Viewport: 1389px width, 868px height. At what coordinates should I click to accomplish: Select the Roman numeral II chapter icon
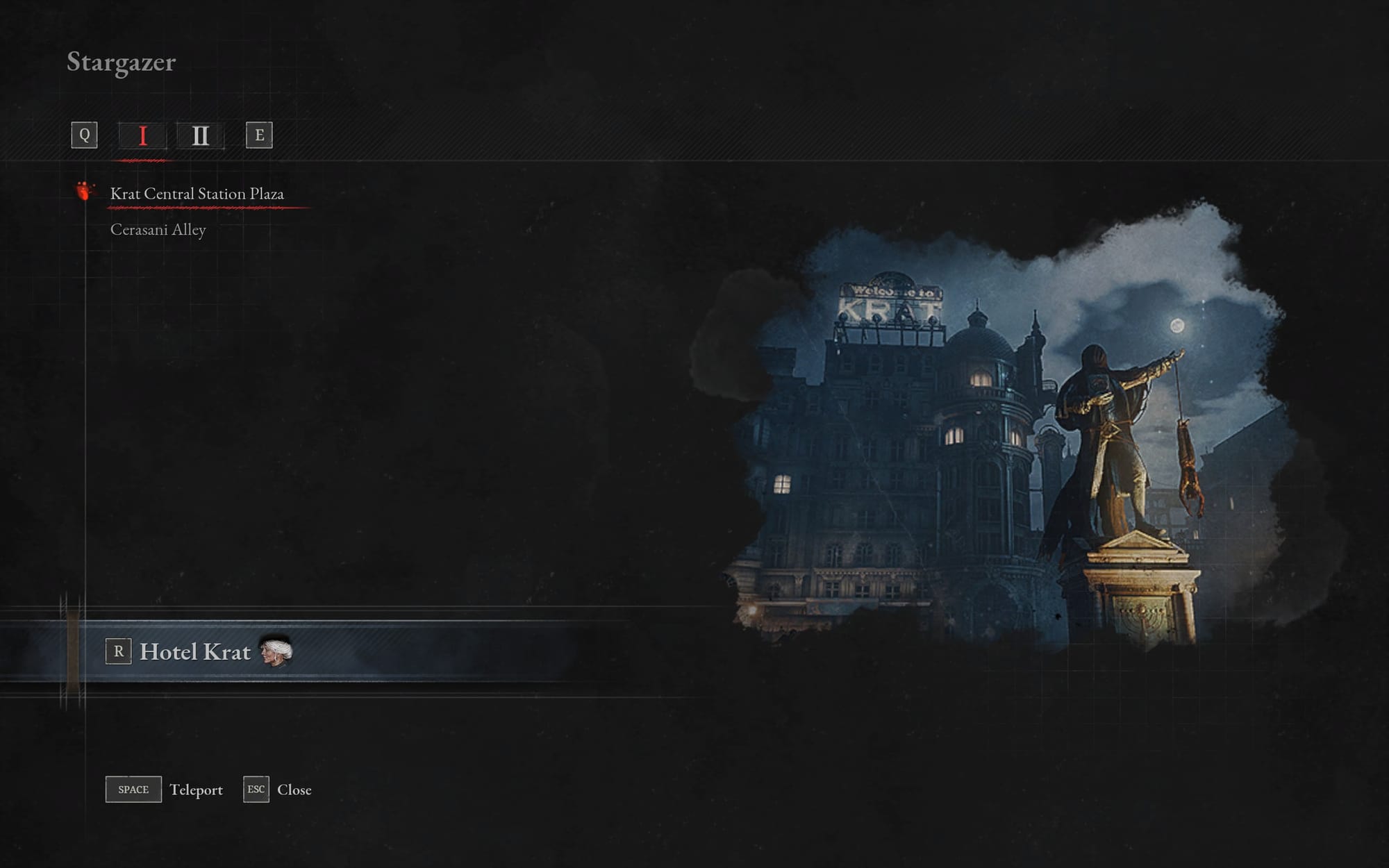point(201,136)
